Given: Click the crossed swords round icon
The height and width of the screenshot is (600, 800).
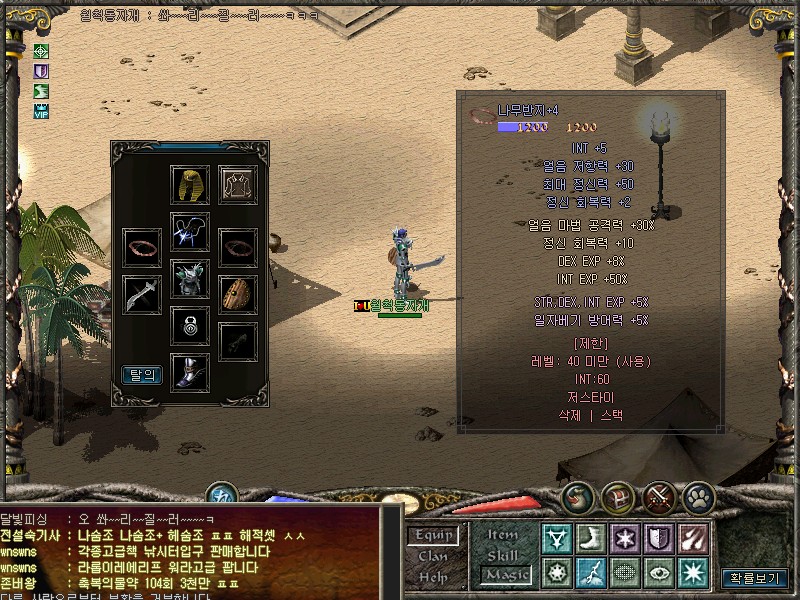Looking at the screenshot, I should coord(659,497).
